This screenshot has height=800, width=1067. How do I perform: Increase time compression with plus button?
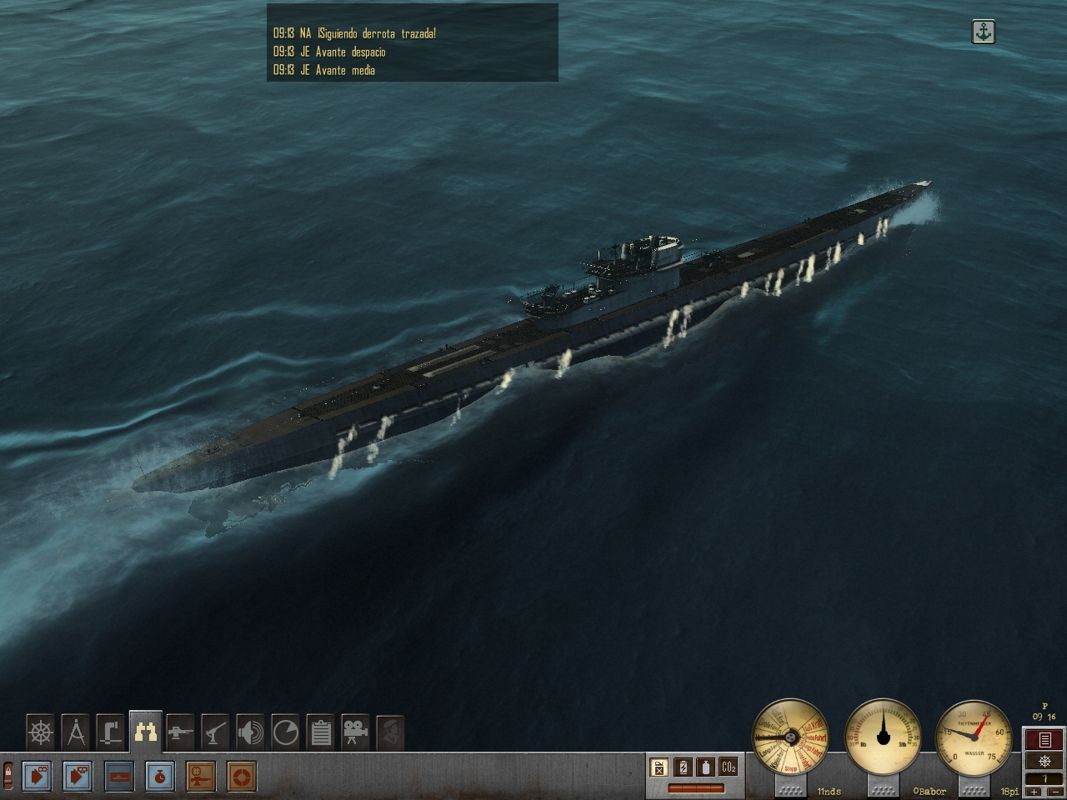pos(1035,791)
